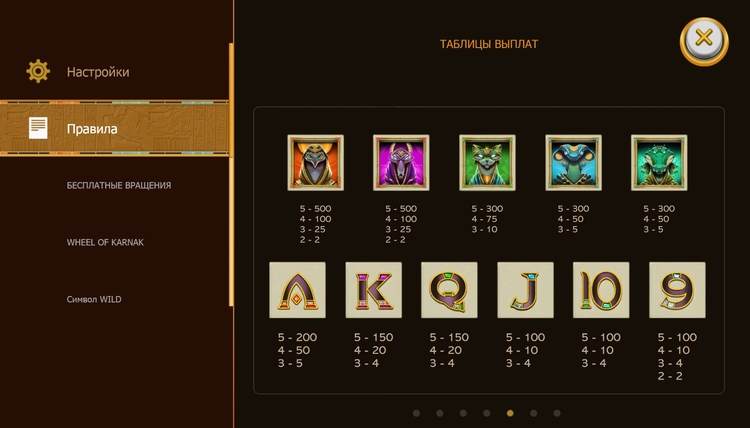Select the Правила rules section
Image resolution: width=750 pixels, height=428 pixels.
[x=92, y=129]
